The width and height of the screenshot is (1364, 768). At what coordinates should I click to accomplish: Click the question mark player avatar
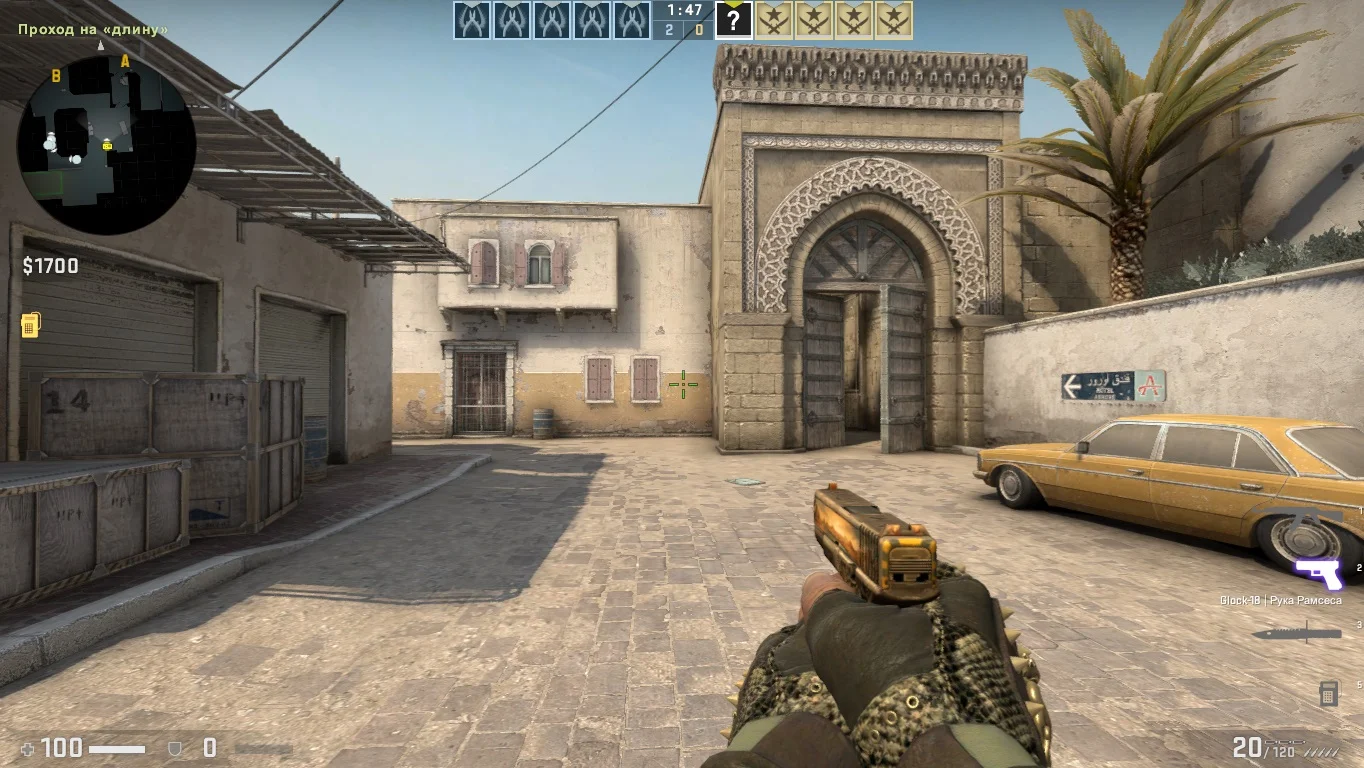[733, 20]
